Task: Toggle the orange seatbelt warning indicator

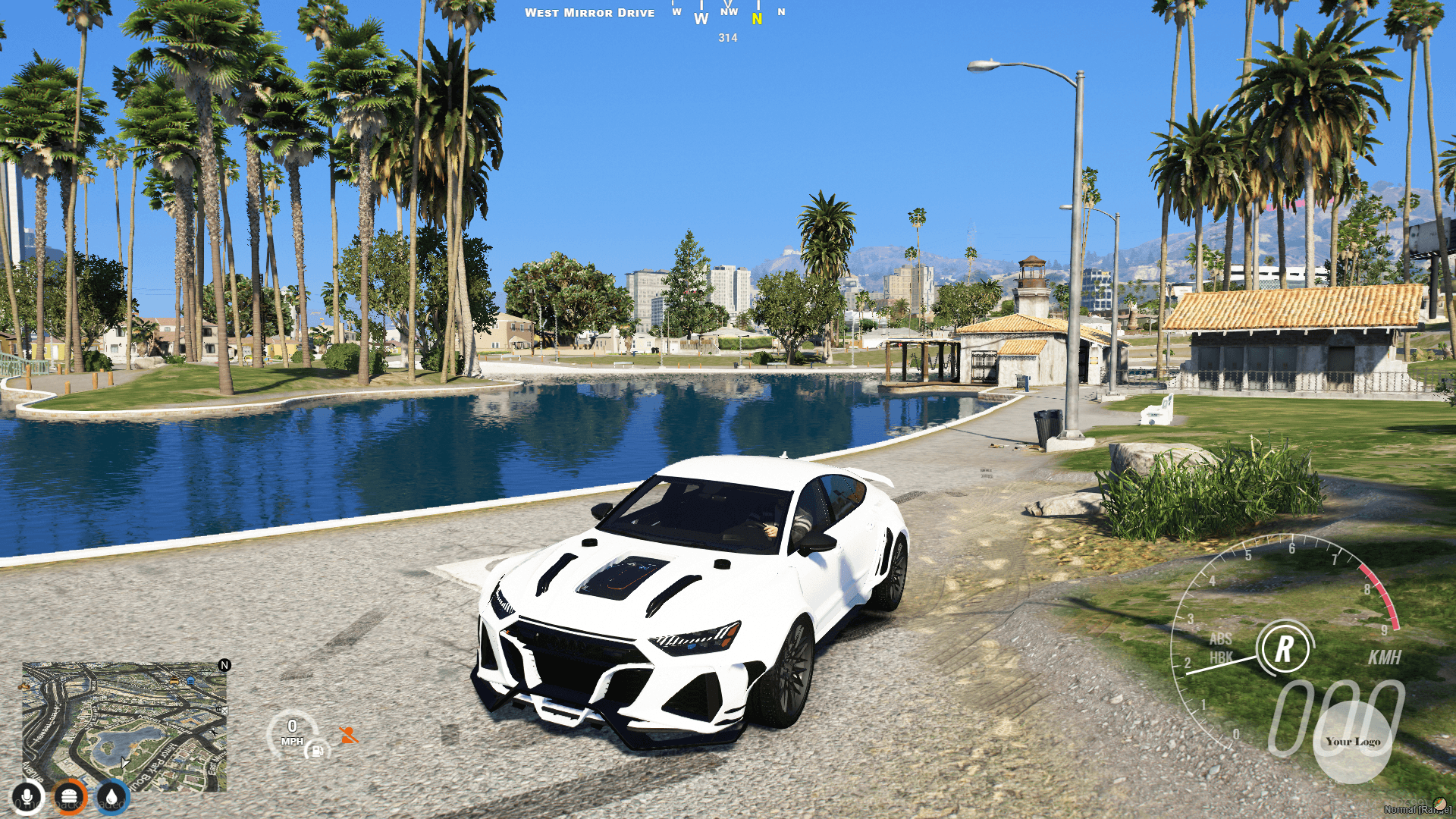Action: [349, 735]
